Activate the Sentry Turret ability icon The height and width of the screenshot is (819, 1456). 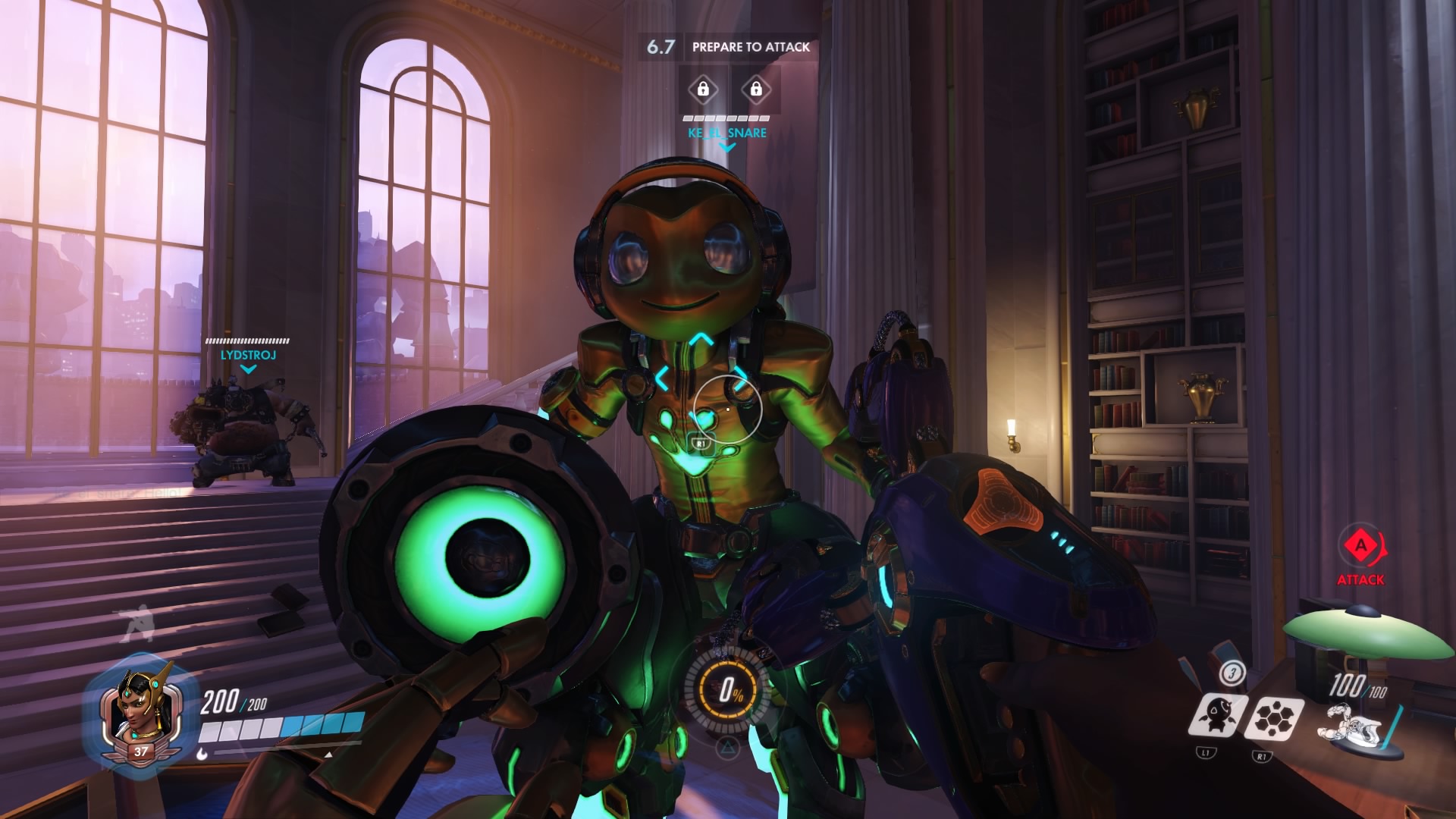pos(1218,716)
